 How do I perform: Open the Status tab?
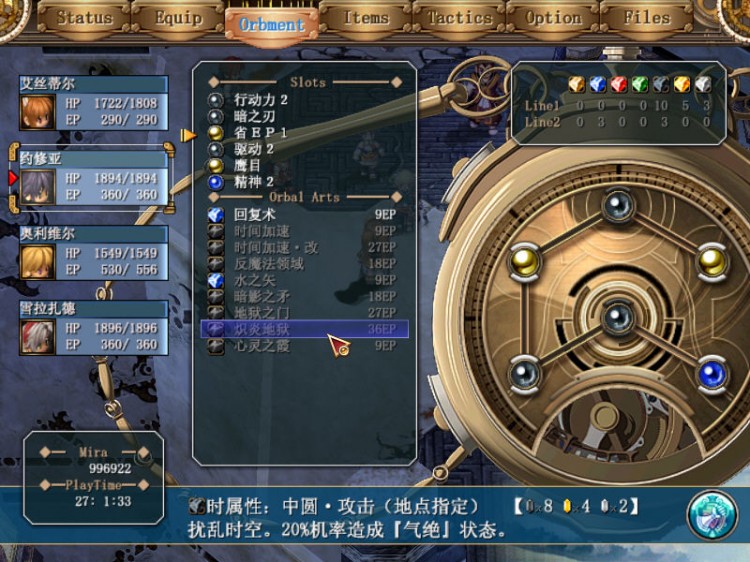point(84,18)
